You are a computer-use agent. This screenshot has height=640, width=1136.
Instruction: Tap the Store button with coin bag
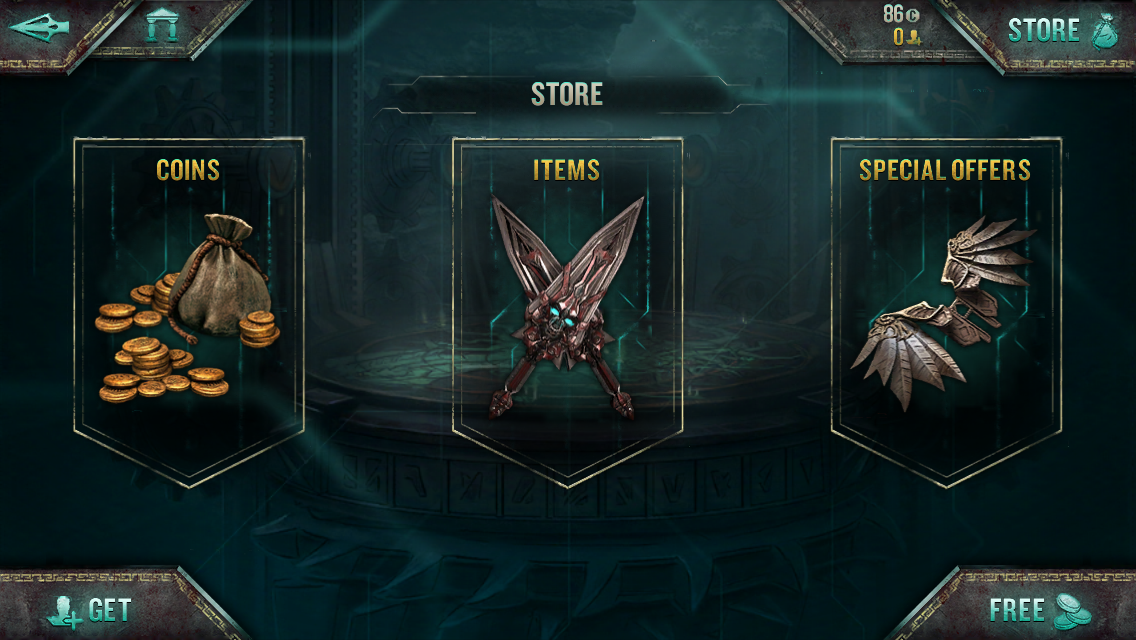tap(1060, 30)
